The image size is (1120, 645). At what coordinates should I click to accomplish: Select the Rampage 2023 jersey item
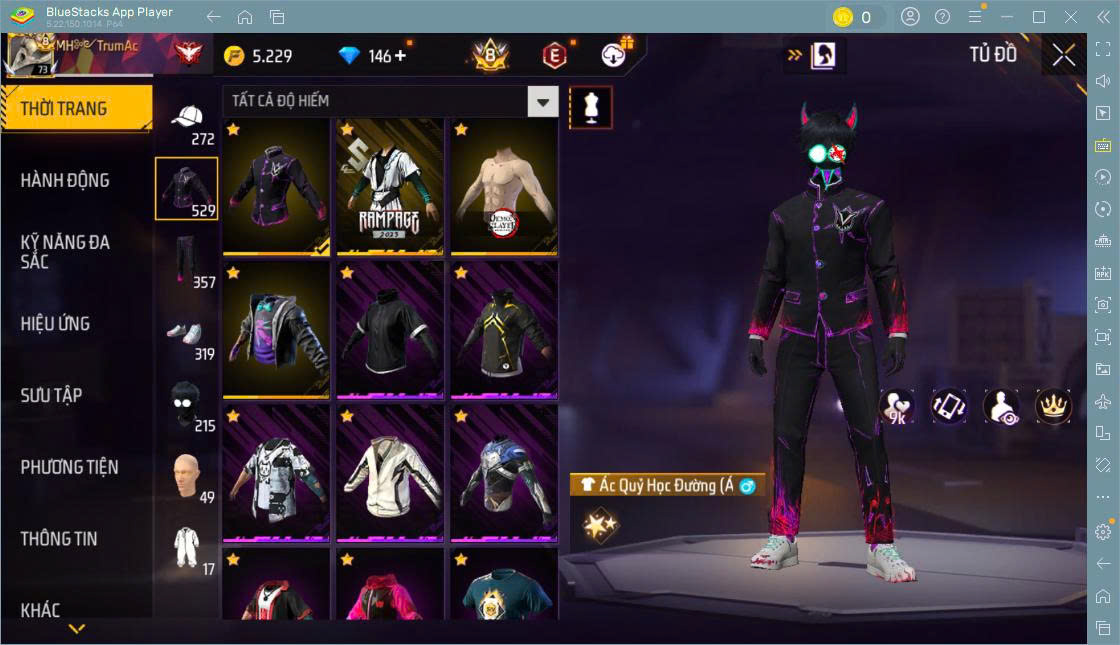coord(389,186)
